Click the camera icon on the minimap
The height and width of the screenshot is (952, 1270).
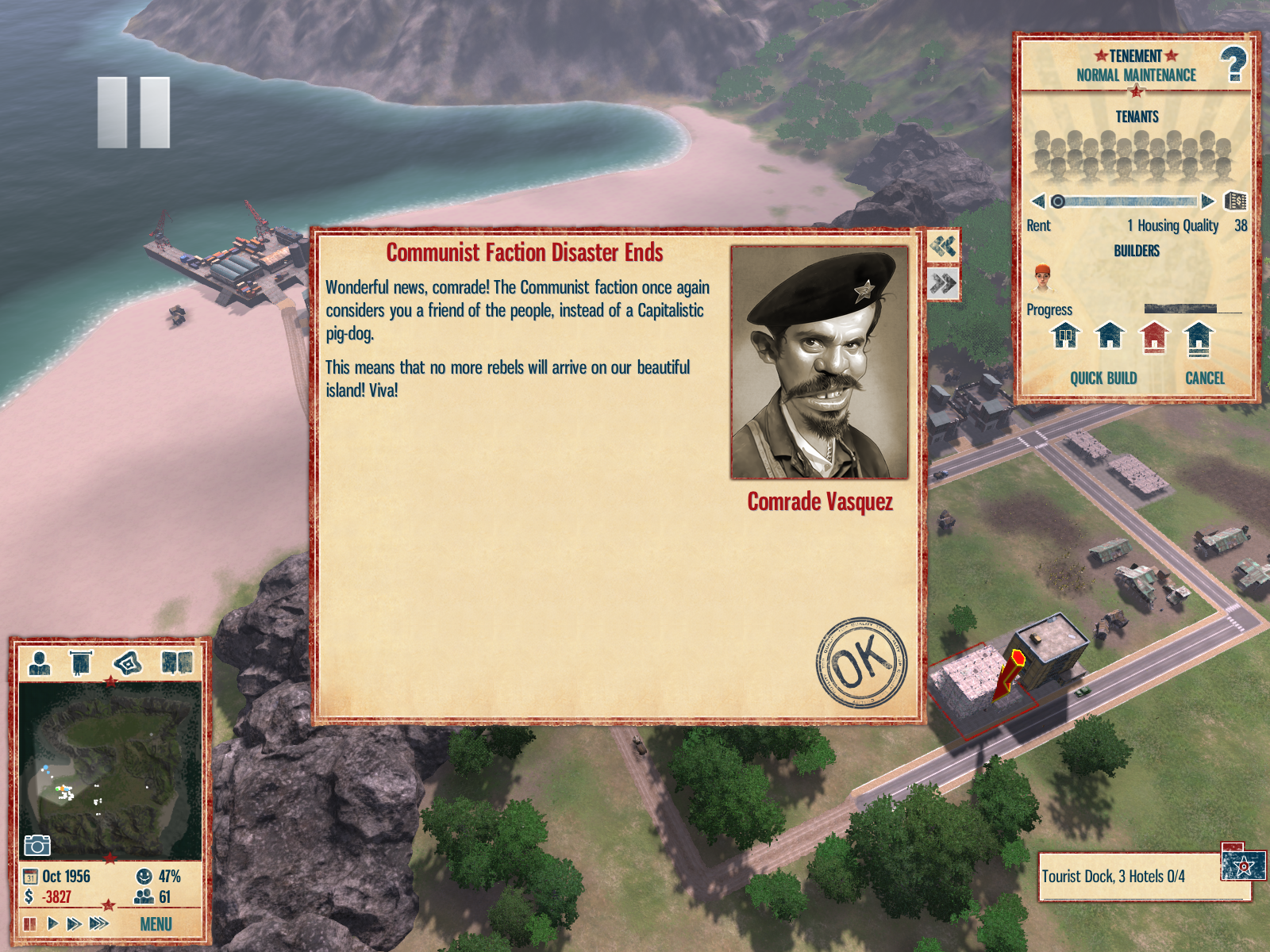click(x=37, y=846)
